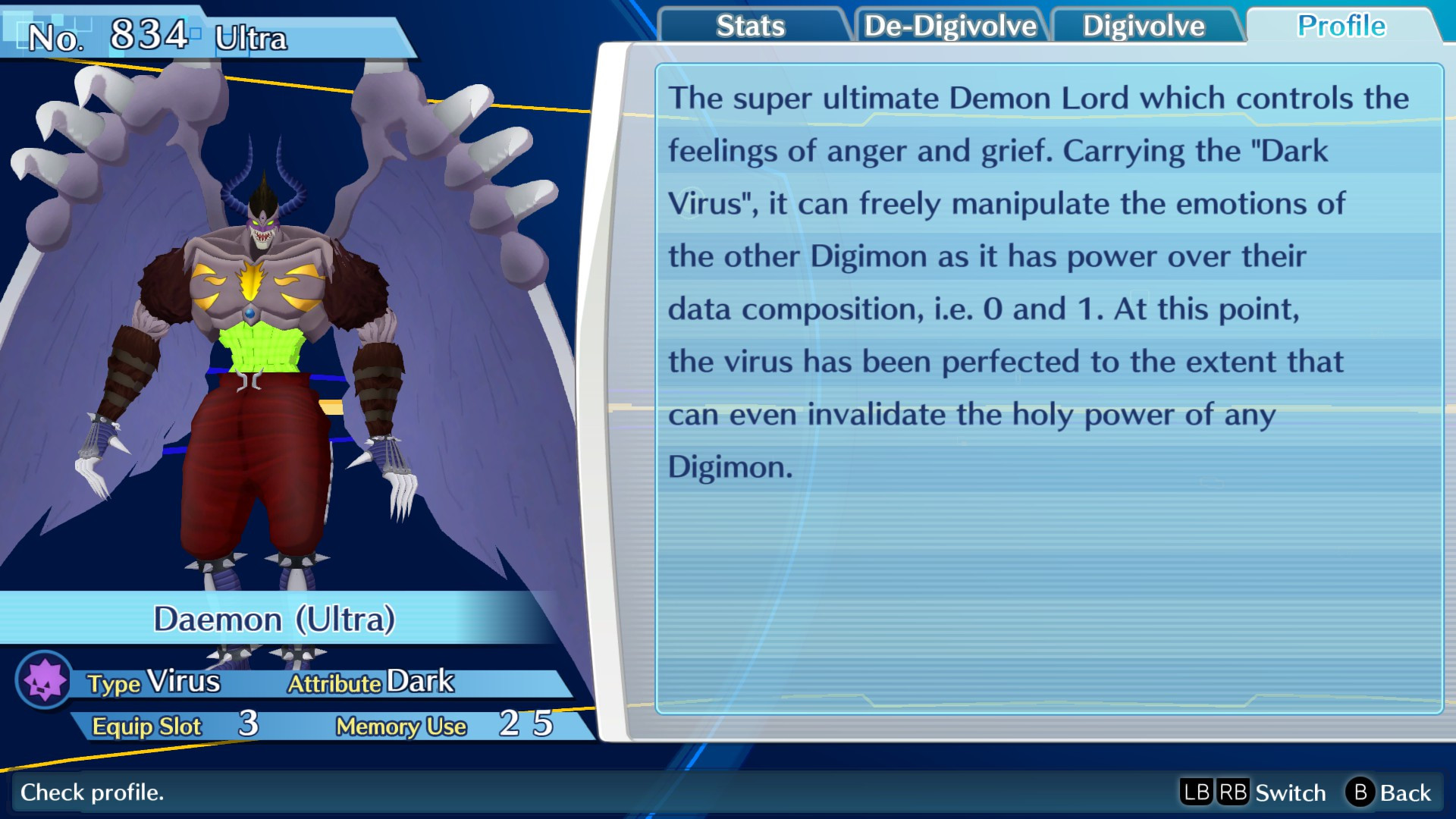Select the active Profile tab
Viewport: 1456px width, 819px height.
click(x=1341, y=25)
